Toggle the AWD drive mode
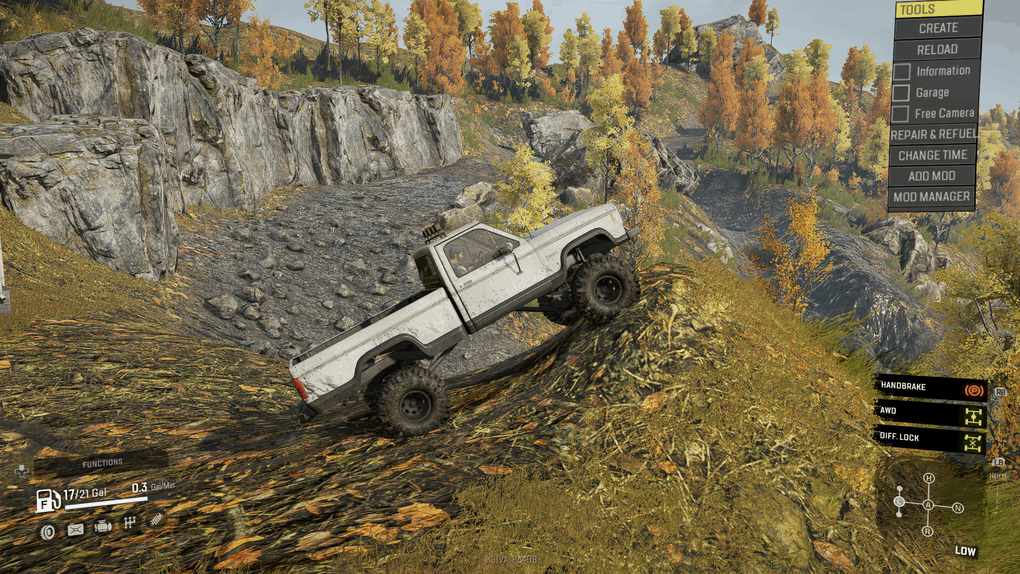Viewport: 1020px width, 574px height. [930, 413]
